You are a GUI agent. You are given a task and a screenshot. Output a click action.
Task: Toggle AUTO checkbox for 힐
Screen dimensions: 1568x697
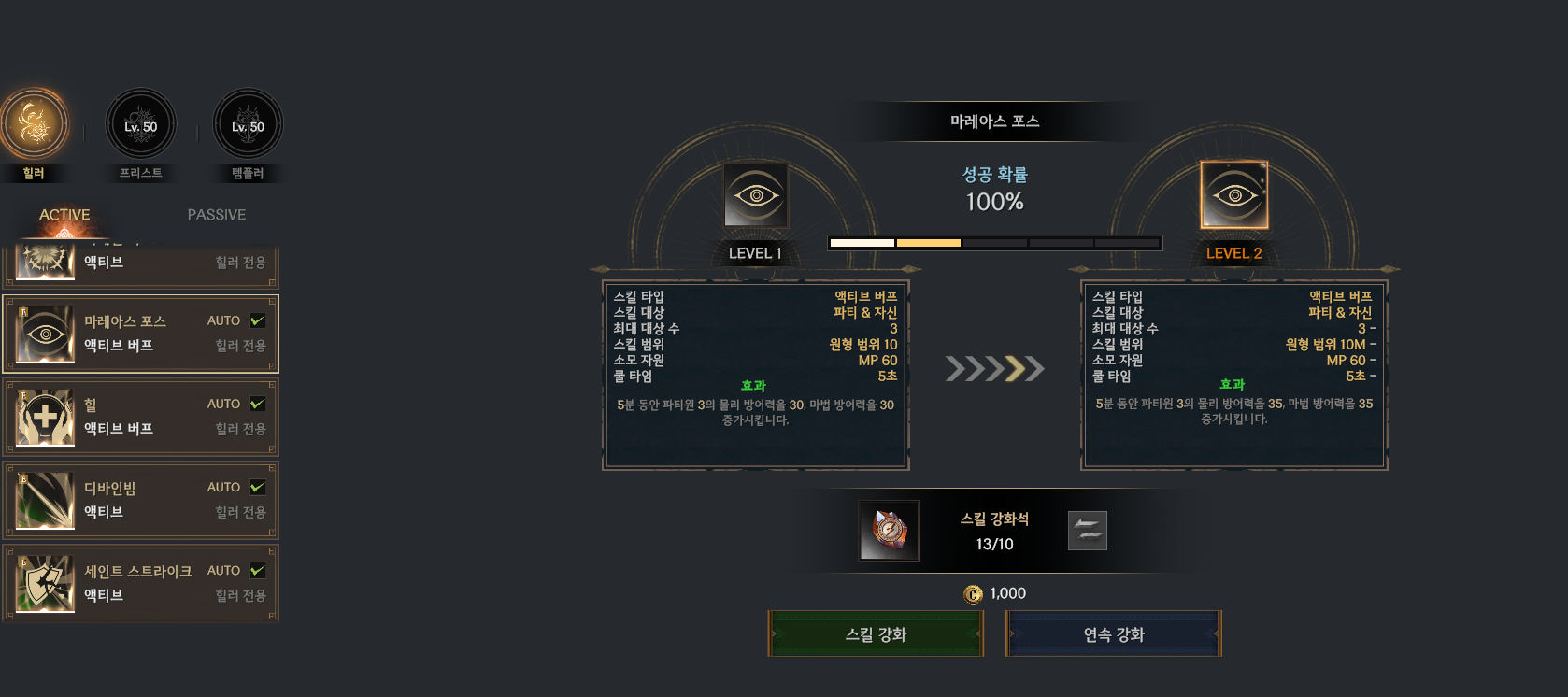point(258,404)
